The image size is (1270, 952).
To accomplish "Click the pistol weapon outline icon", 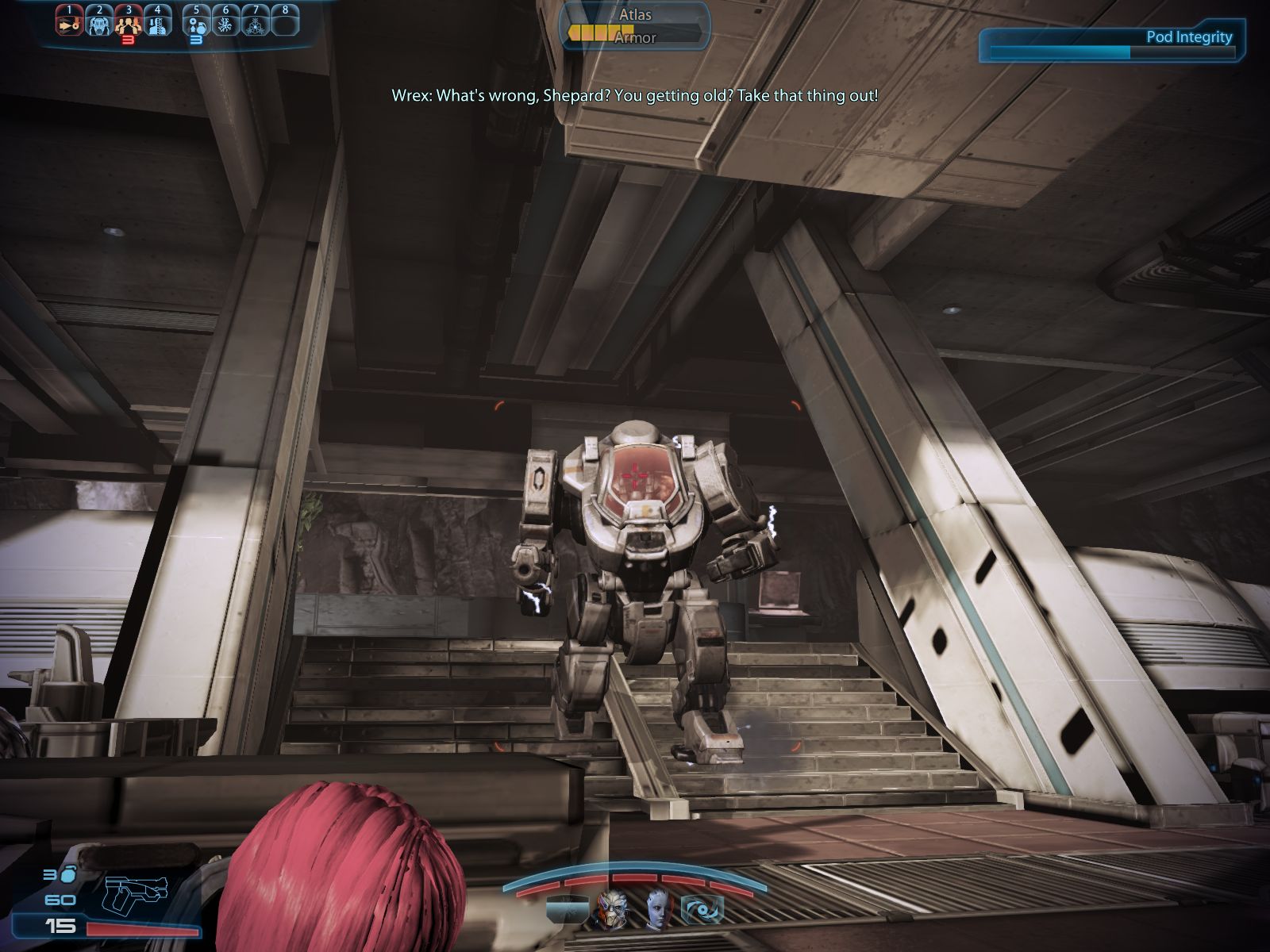I will (x=136, y=894).
